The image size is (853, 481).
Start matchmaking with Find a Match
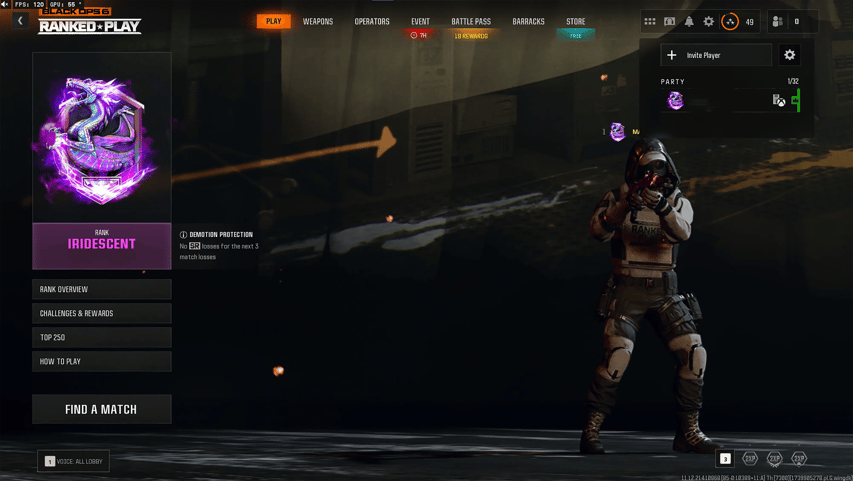pyautogui.click(x=101, y=409)
